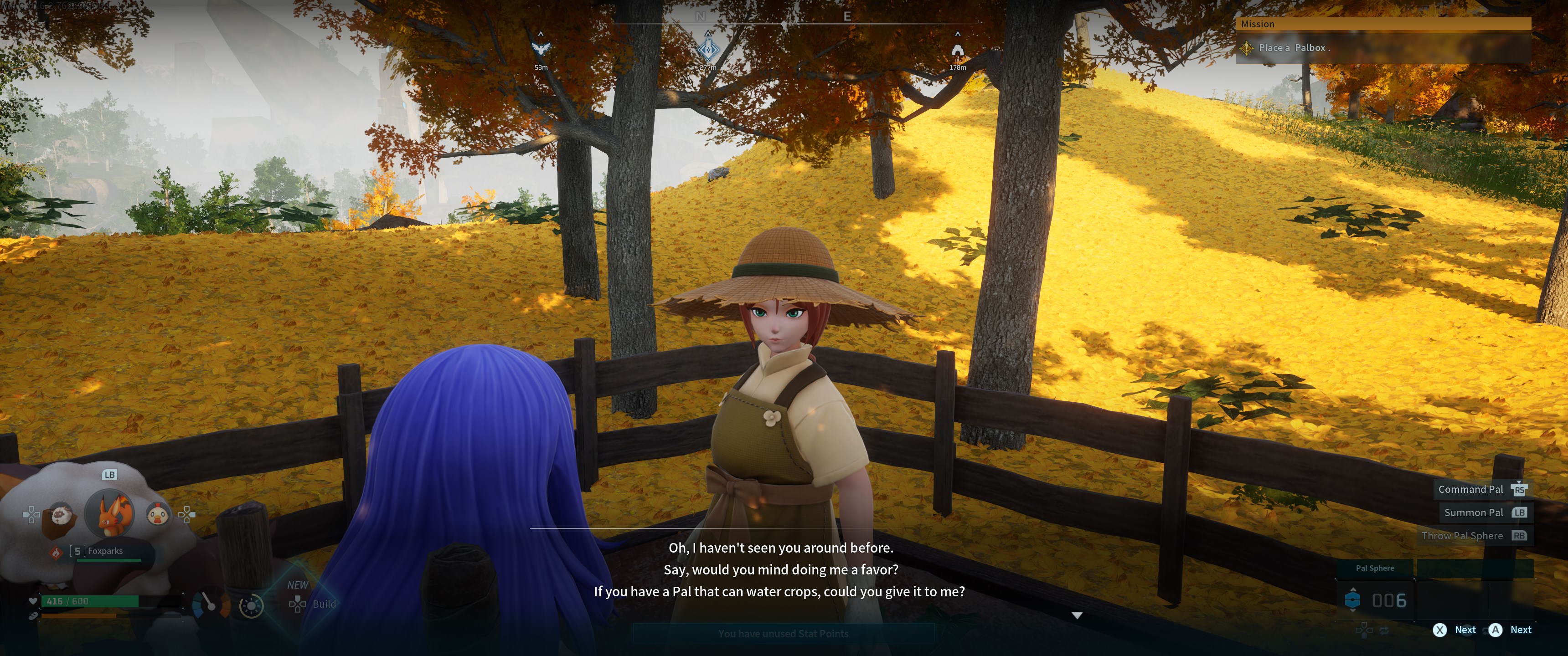The image size is (1568, 656).
Task: Activate the Summon Pal action
Action: click(x=1474, y=512)
